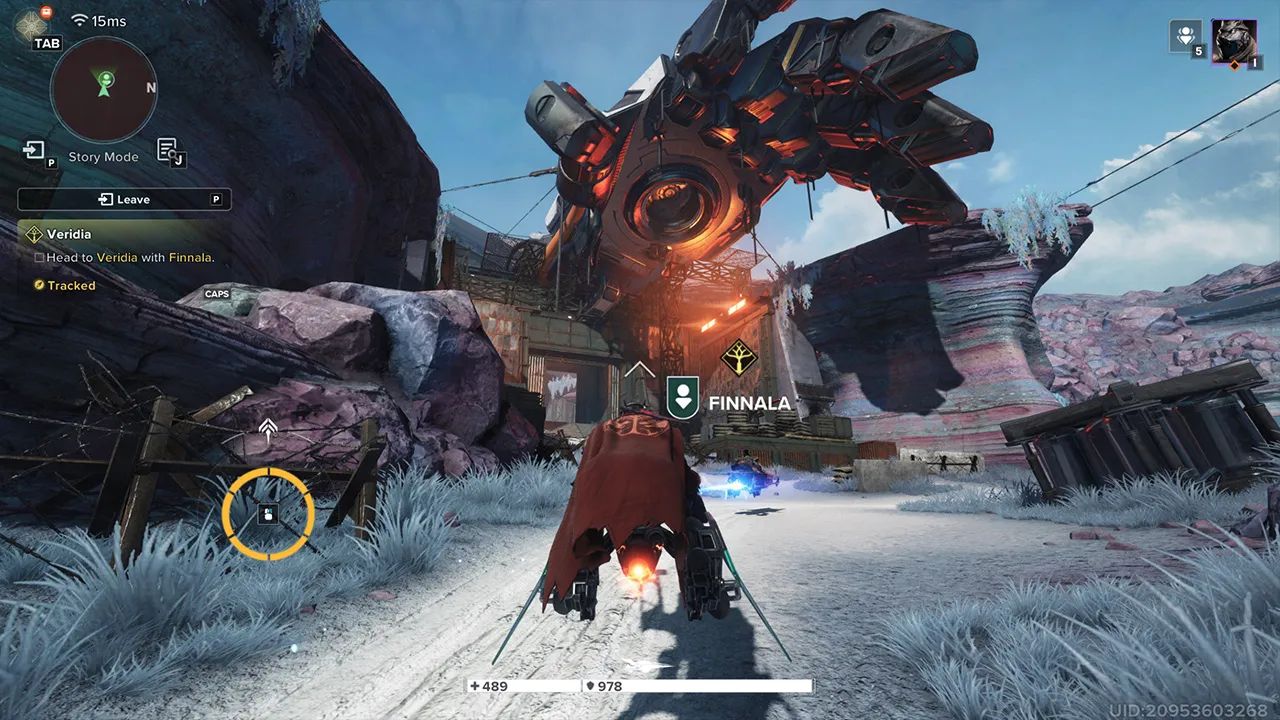The width and height of the screenshot is (1280, 720).
Task: Select the Story Mode label
Action: click(102, 156)
